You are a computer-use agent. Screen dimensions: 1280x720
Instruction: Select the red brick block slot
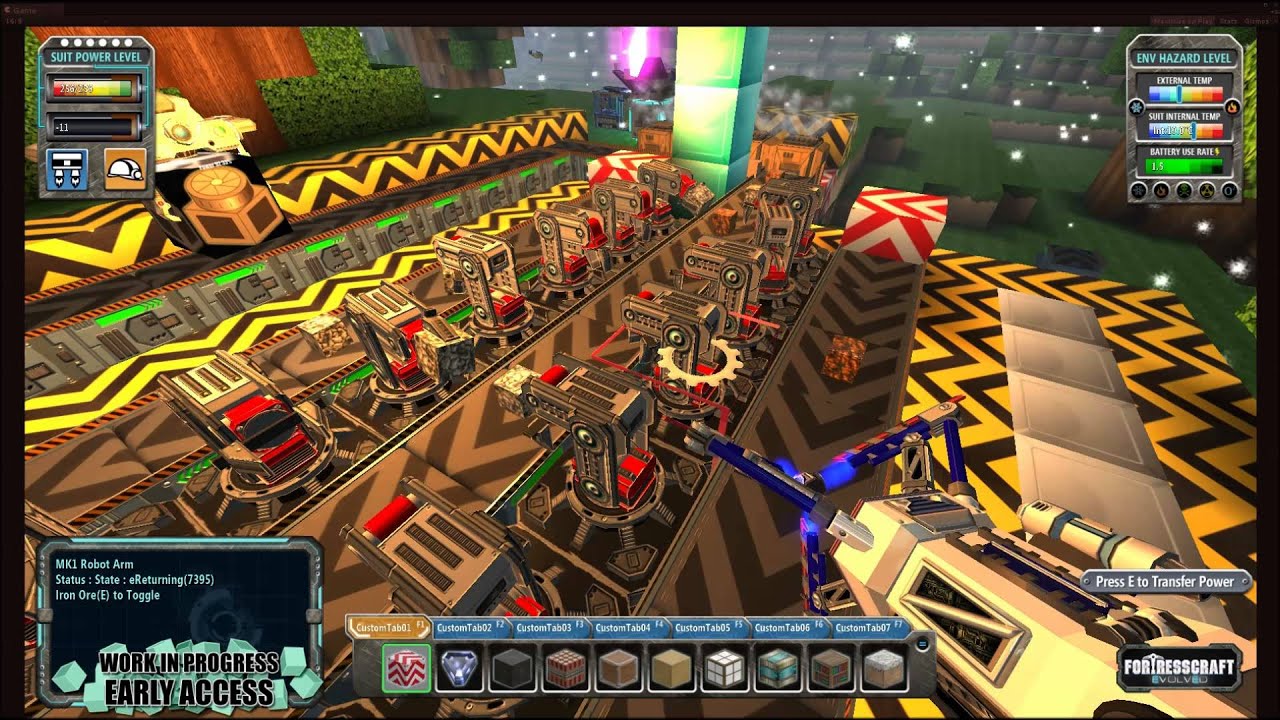pyautogui.click(x=566, y=668)
